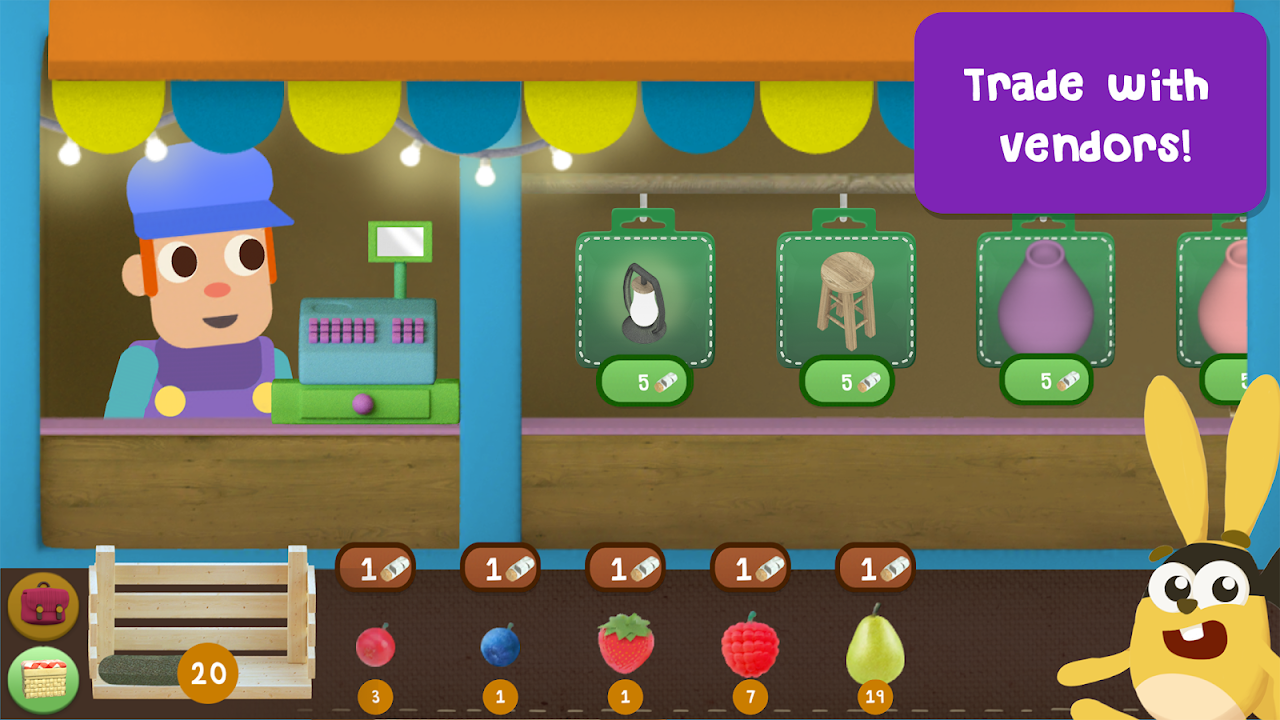1280x720 pixels.
Task: Click the zucchini in the wooden crate
Action: click(140, 670)
